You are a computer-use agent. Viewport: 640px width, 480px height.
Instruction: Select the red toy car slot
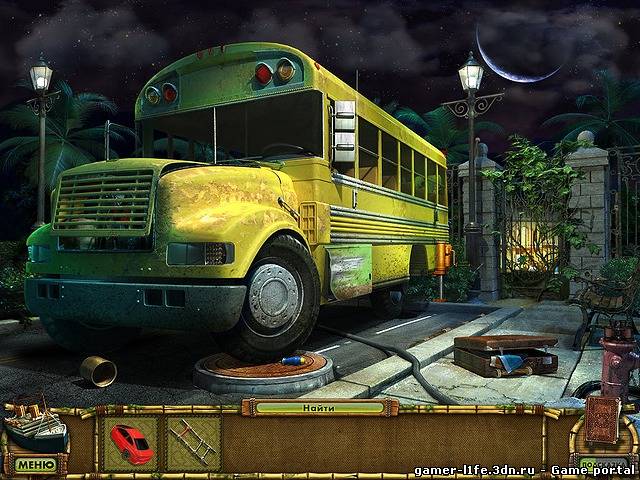[130, 441]
